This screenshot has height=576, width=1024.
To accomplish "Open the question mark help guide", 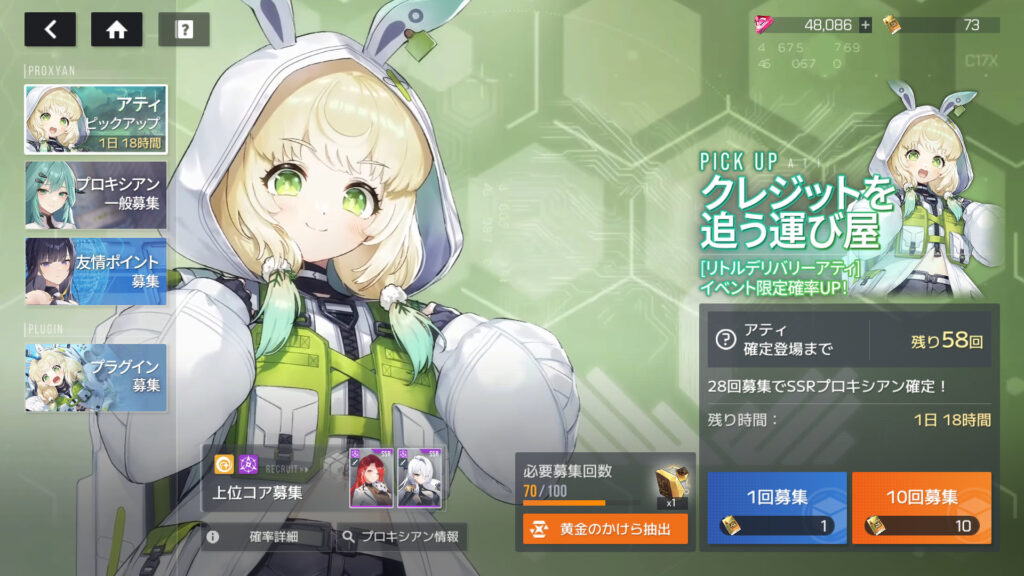I will pyautogui.click(x=184, y=29).
